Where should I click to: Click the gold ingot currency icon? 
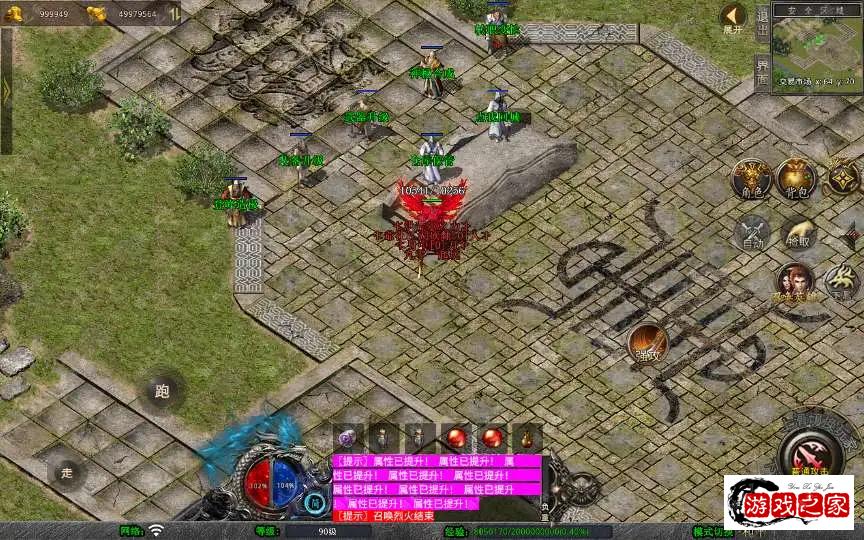[x=97, y=14]
